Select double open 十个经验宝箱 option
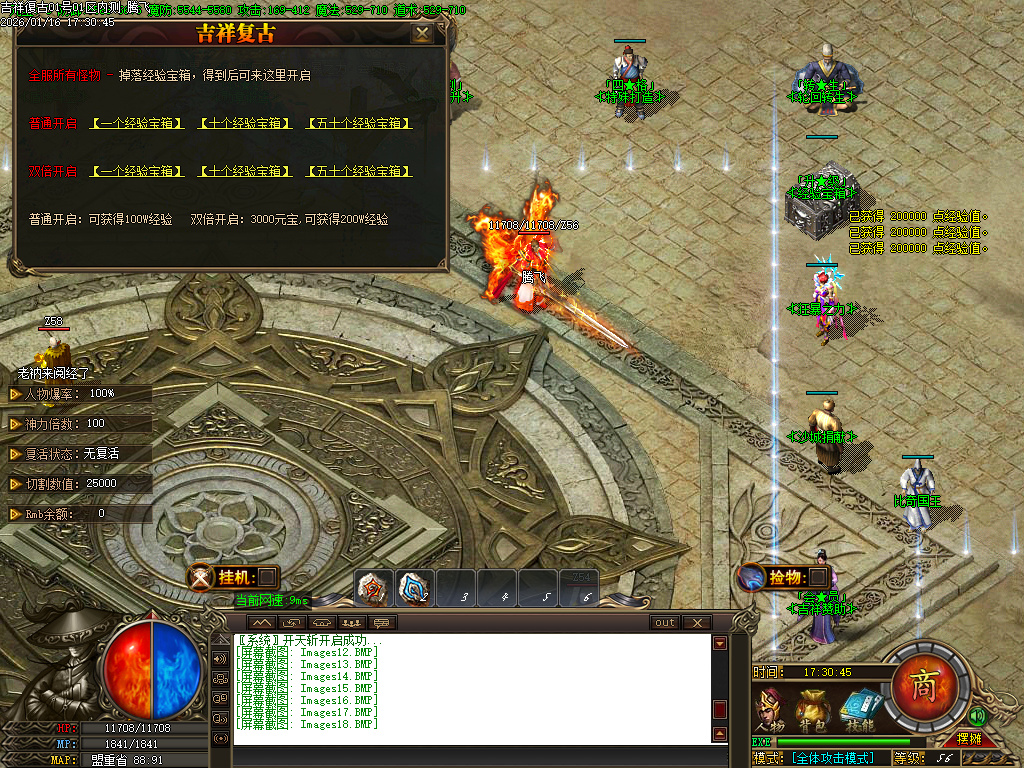Image resolution: width=1024 pixels, height=768 pixels. click(x=245, y=171)
